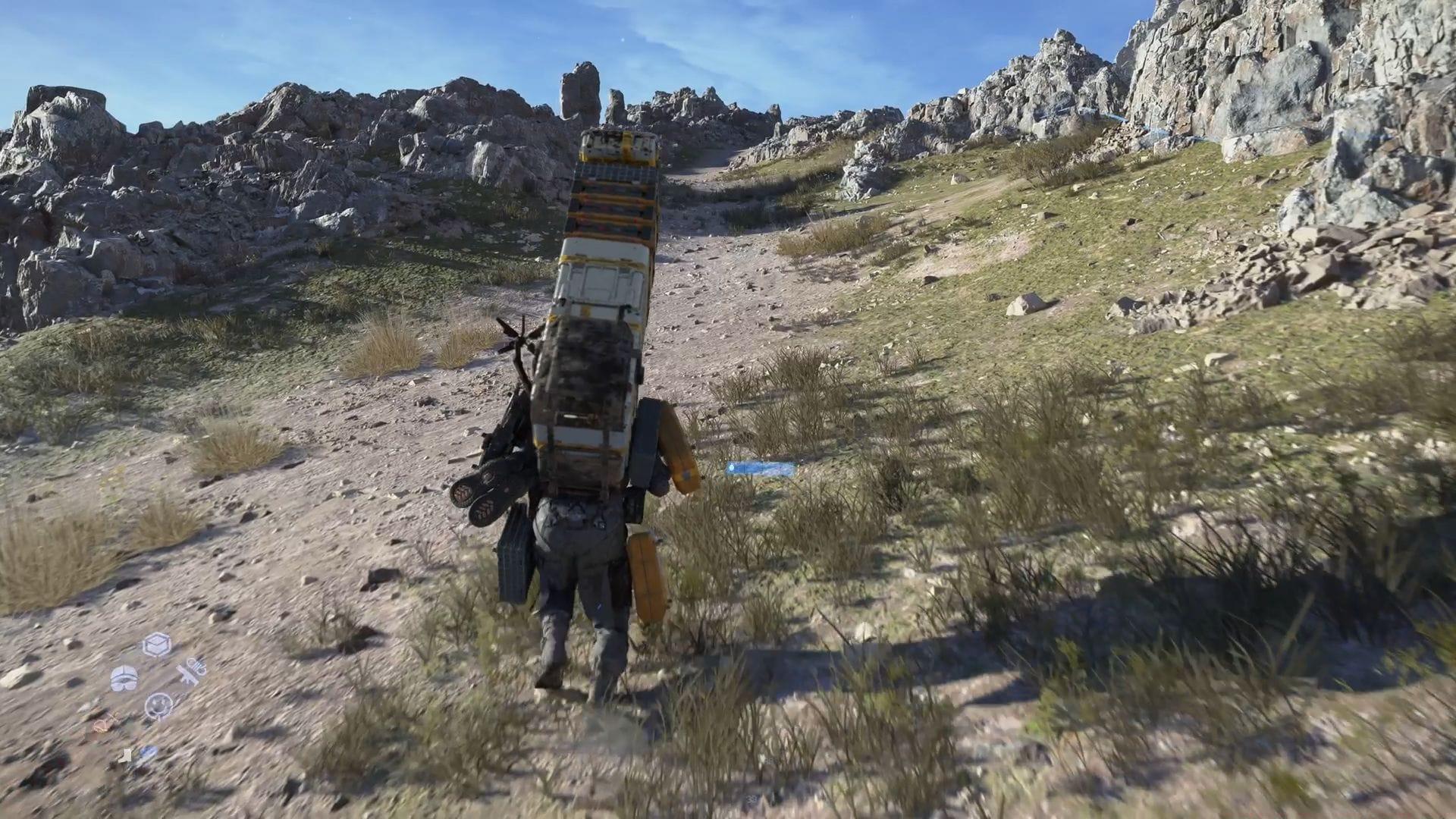Viewport: 1456px width, 819px height.
Task: Click the coiled rope icon above the rifle
Action: pyautogui.click(x=199, y=664)
